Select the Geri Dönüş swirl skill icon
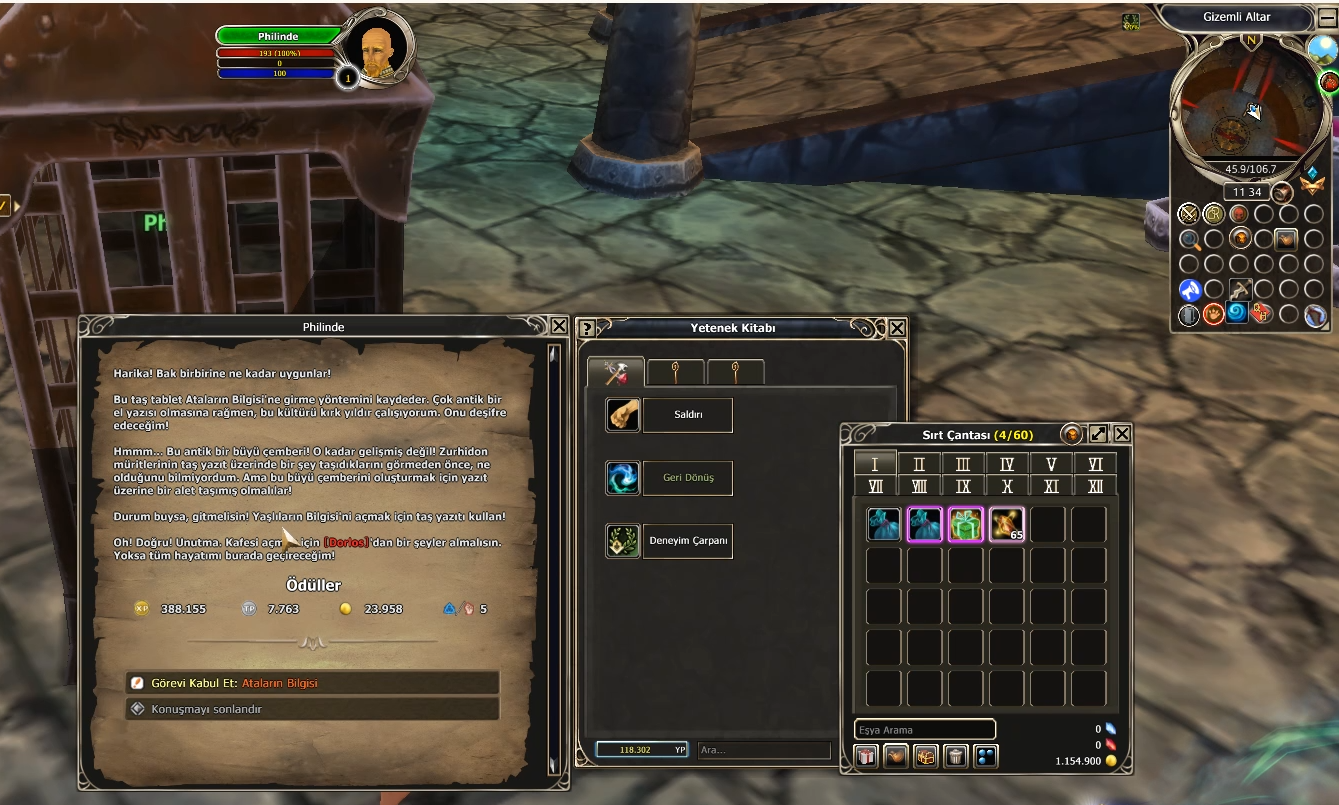The height and width of the screenshot is (805, 1339). [623, 478]
